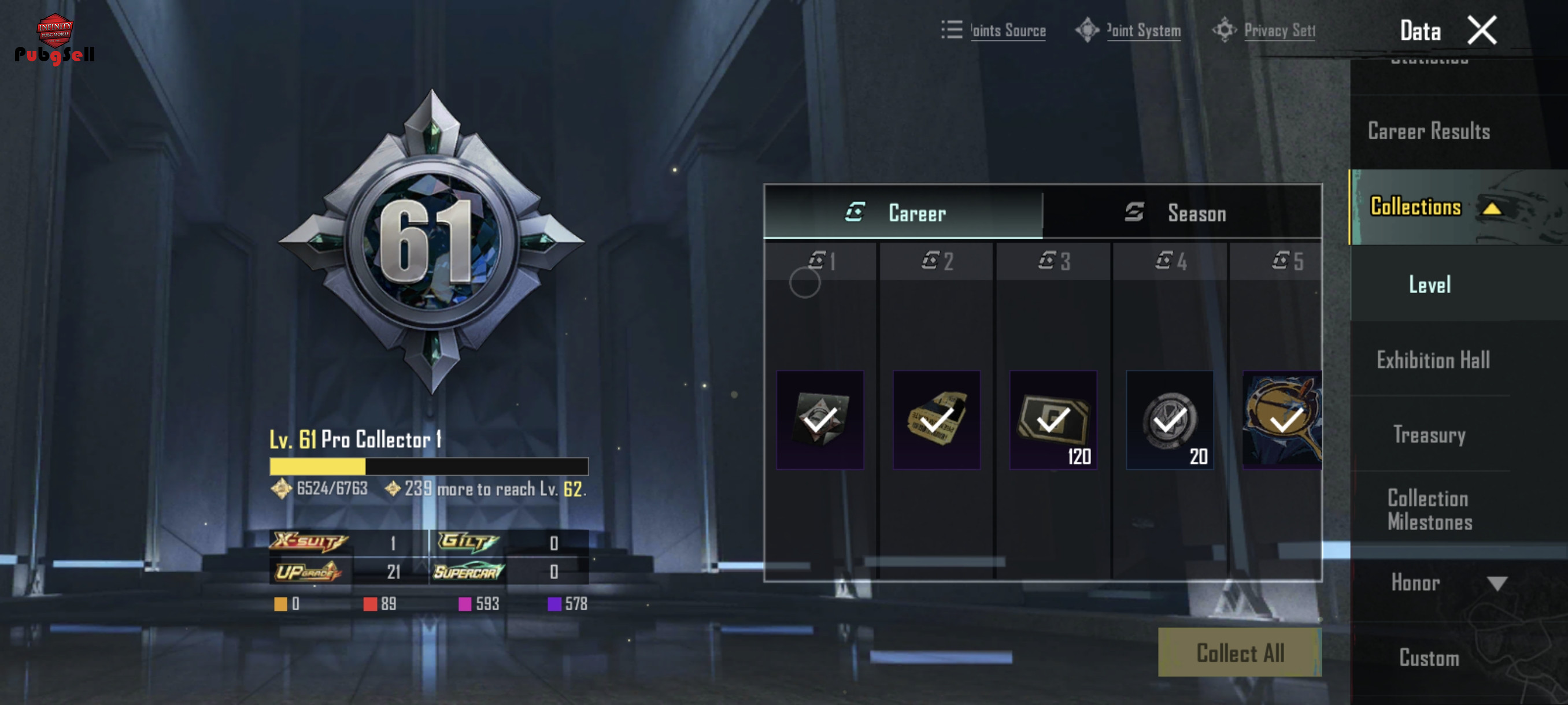Image resolution: width=1568 pixels, height=705 pixels.
Task: Open Career Results menu entry
Action: coord(1429,131)
